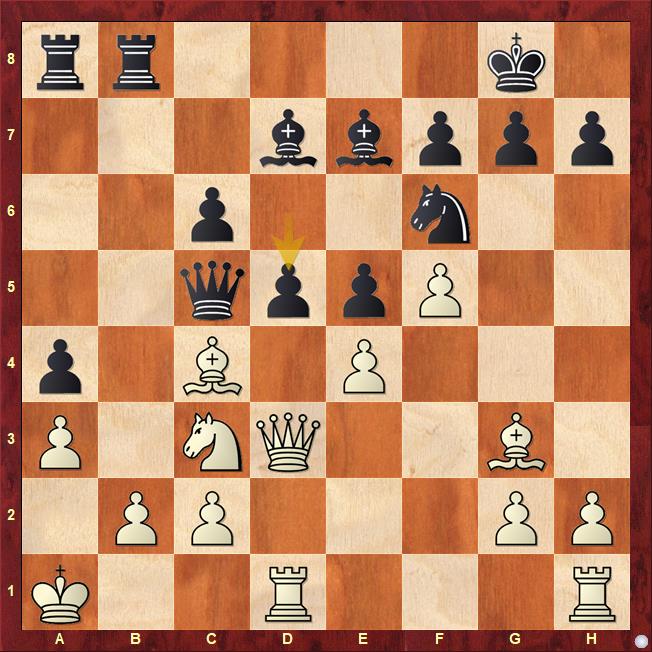Select the black rook on a8
This screenshot has height=652, width=652.
[x=61, y=61]
